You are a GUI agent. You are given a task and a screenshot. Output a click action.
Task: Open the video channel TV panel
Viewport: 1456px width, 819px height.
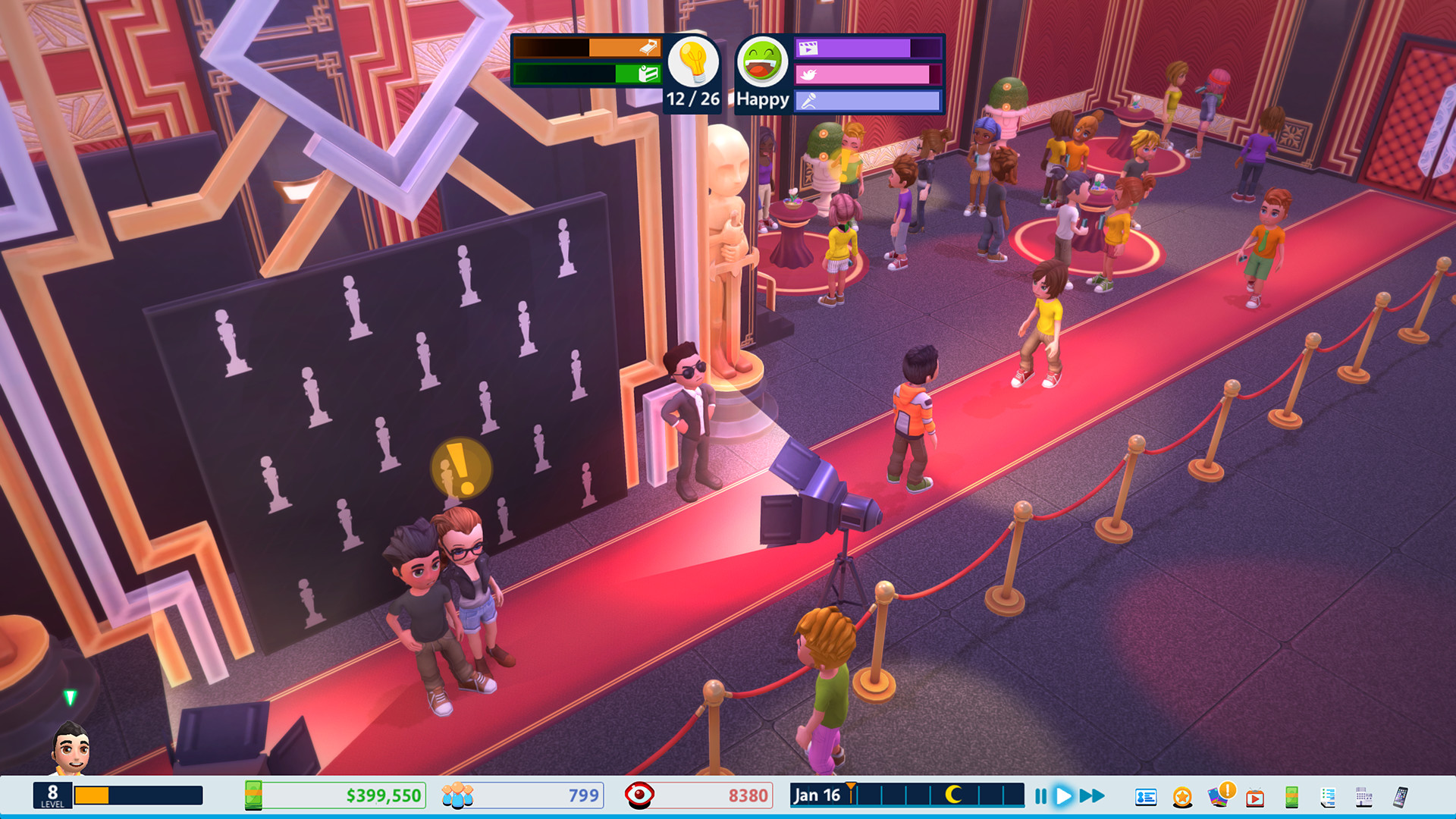point(1254,796)
